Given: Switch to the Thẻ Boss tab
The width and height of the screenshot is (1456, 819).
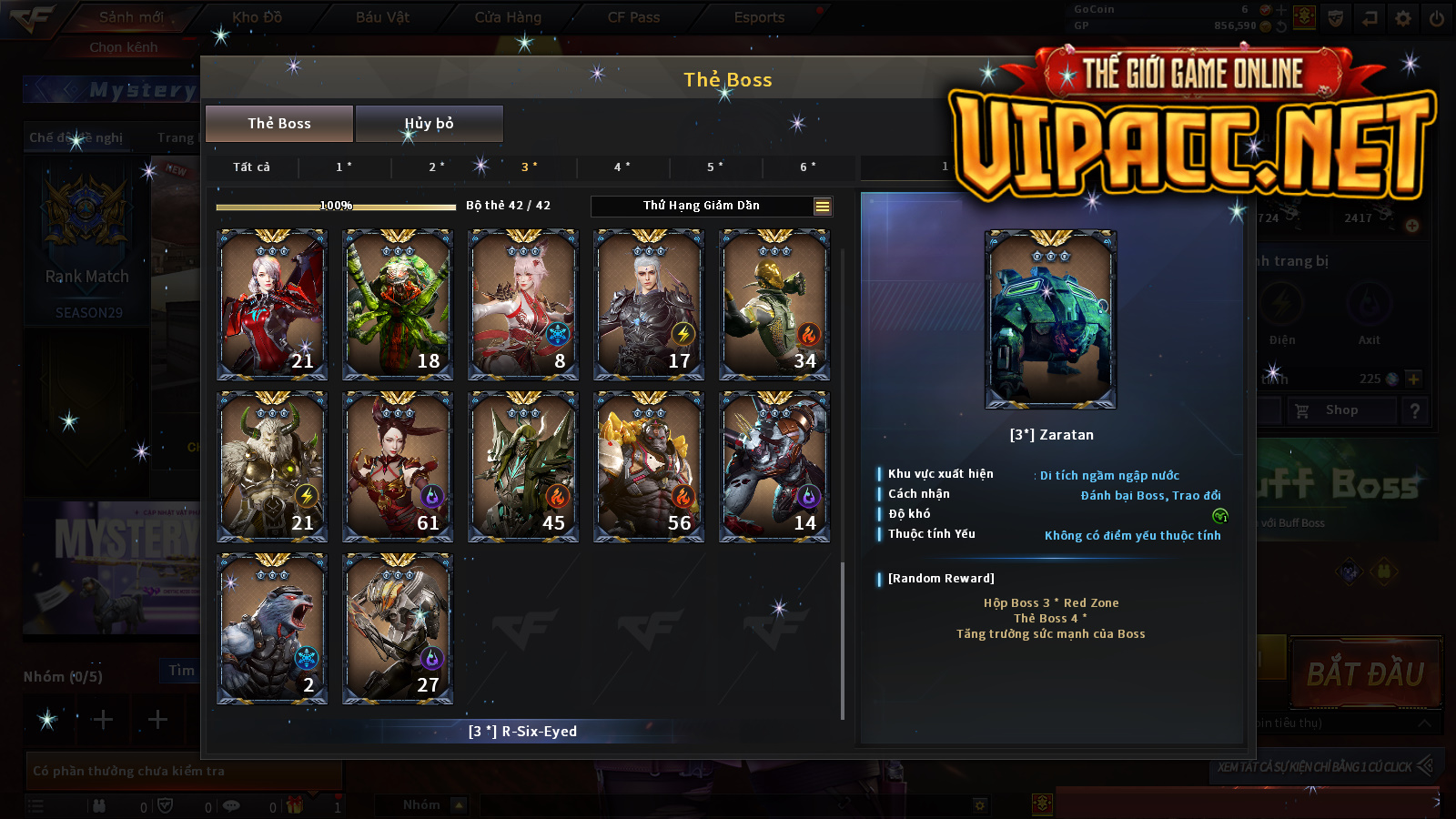Looking at the screenshot, I should click(279, 124).
